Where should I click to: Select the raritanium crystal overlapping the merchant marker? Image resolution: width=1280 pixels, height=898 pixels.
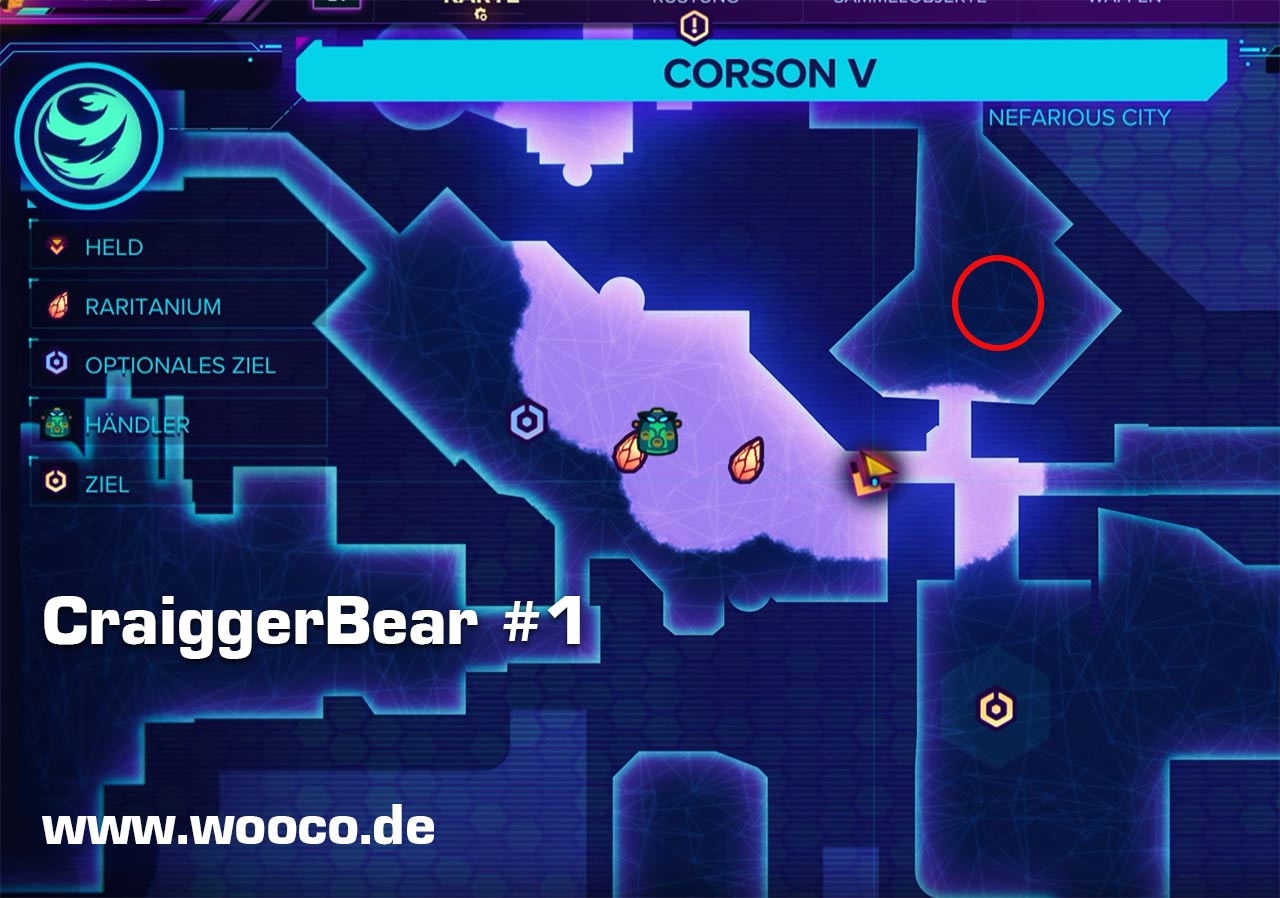pyautogui.click(x=627, y=454)
